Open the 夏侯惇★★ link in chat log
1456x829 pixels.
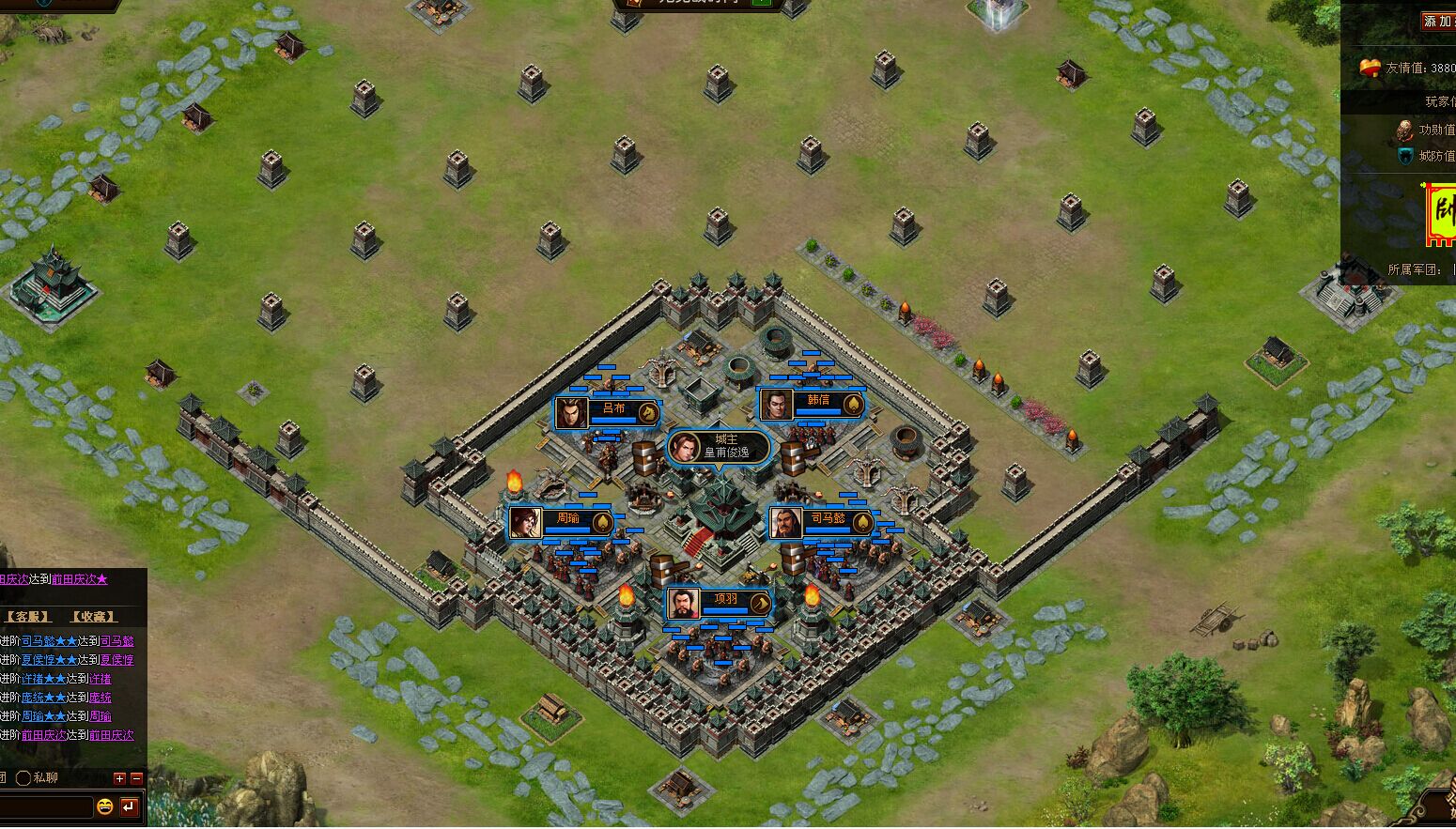point(49,660)
